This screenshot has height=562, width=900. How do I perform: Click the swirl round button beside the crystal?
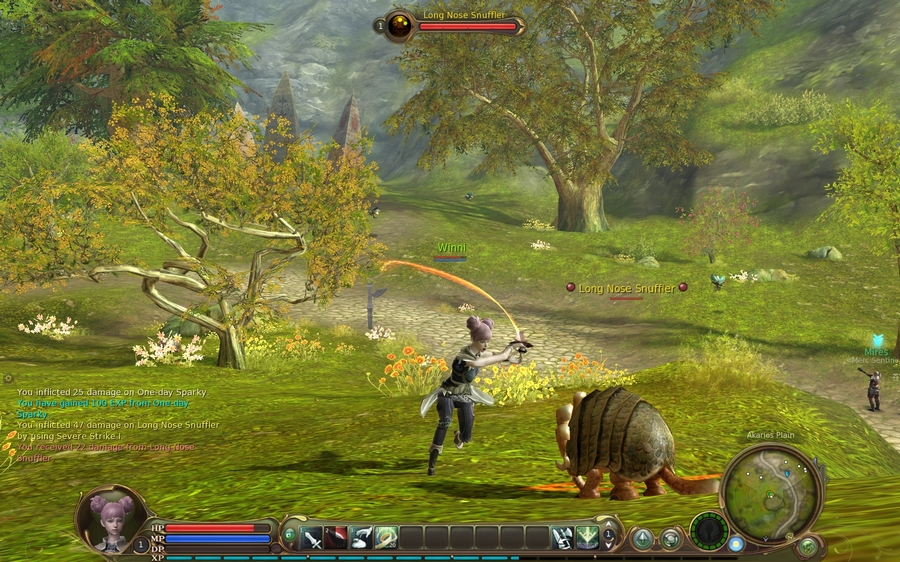coord(670,539)
